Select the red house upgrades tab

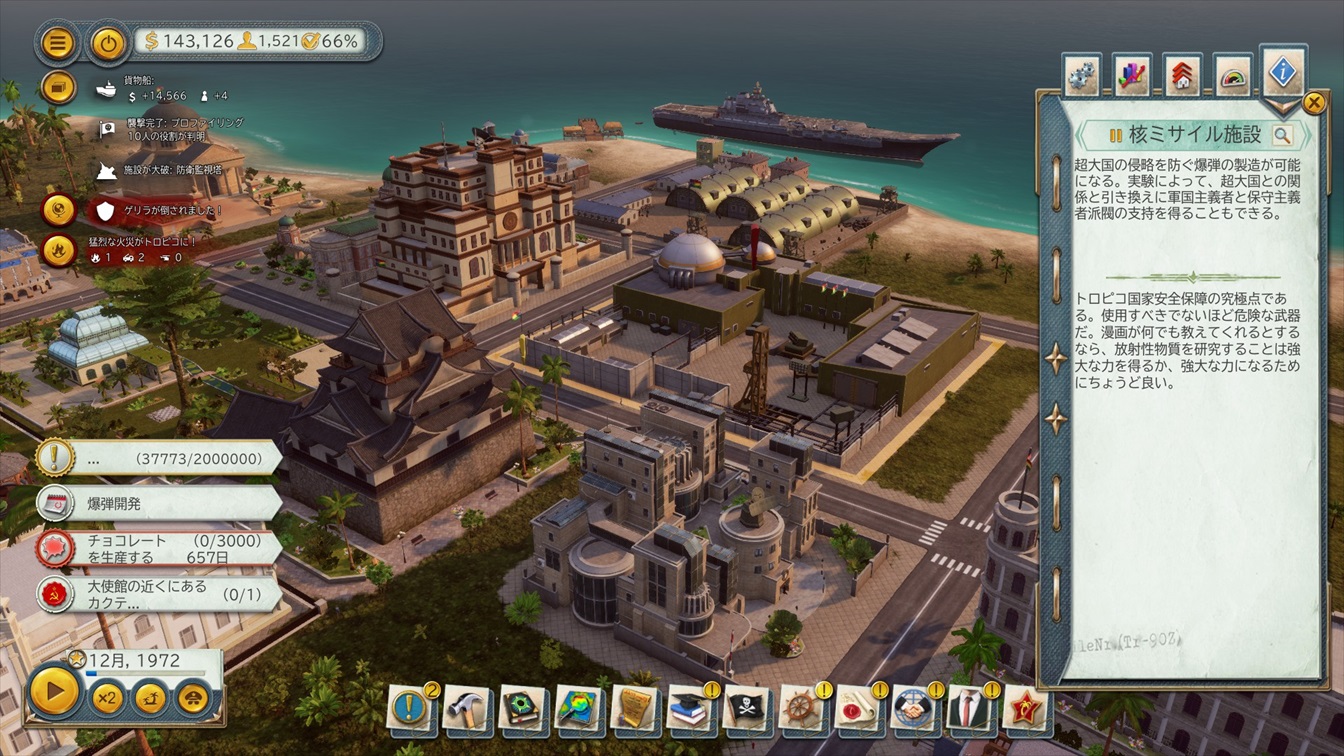[x=1183, y=76]
